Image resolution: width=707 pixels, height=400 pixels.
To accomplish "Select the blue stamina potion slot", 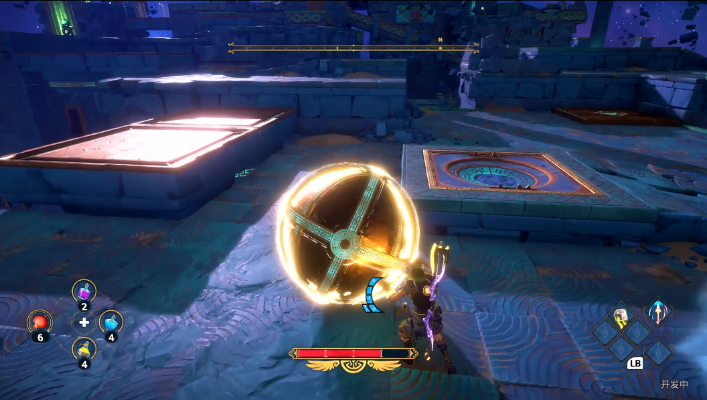I will (112, 322).
